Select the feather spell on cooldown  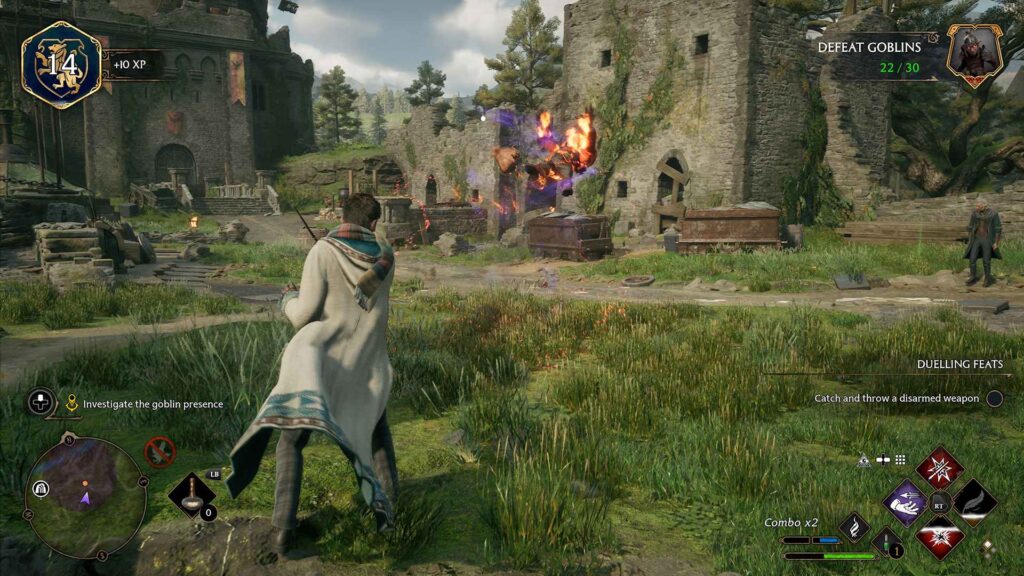tap(974, 502)
